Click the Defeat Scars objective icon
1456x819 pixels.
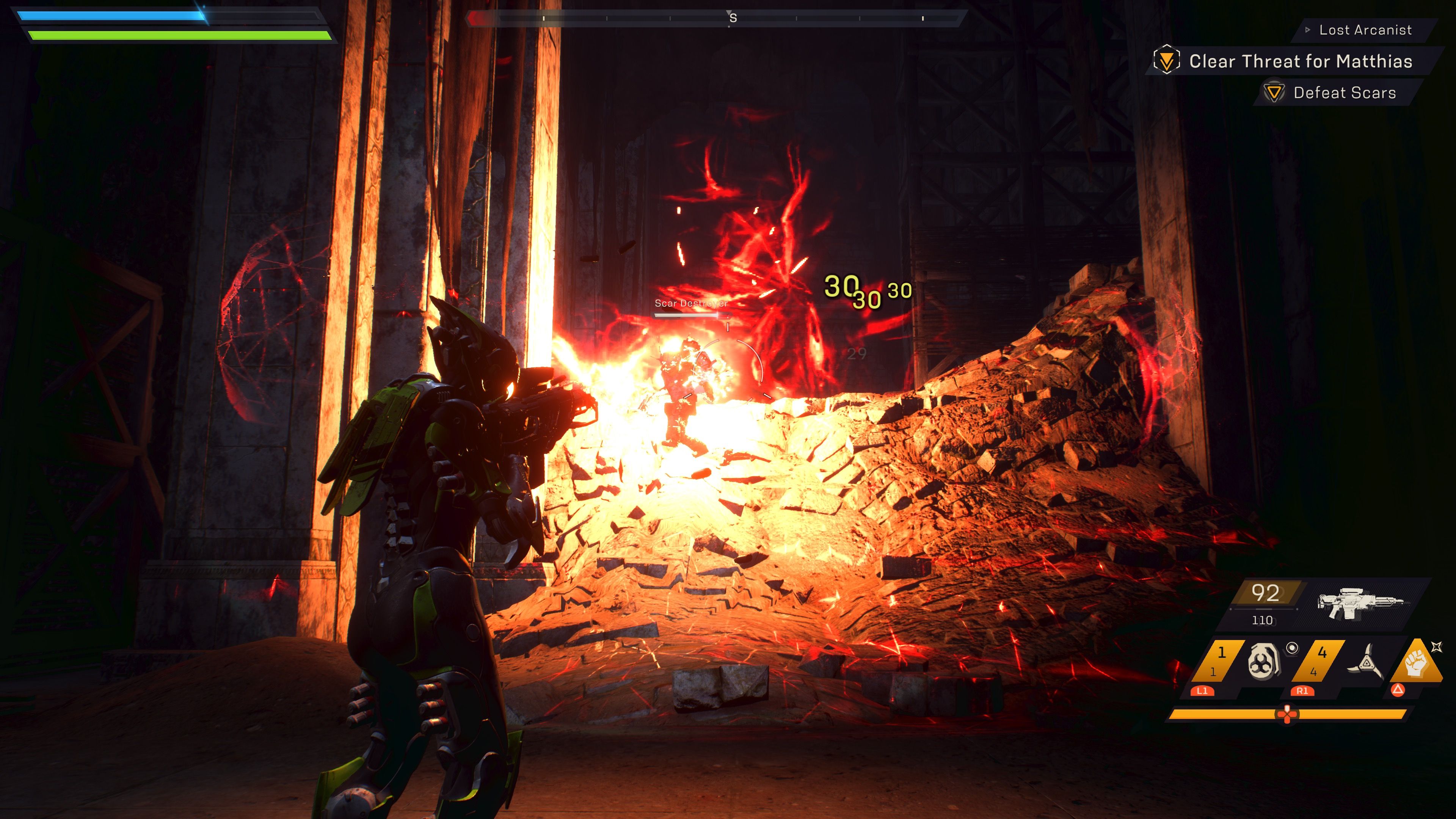pos(1274,93)
